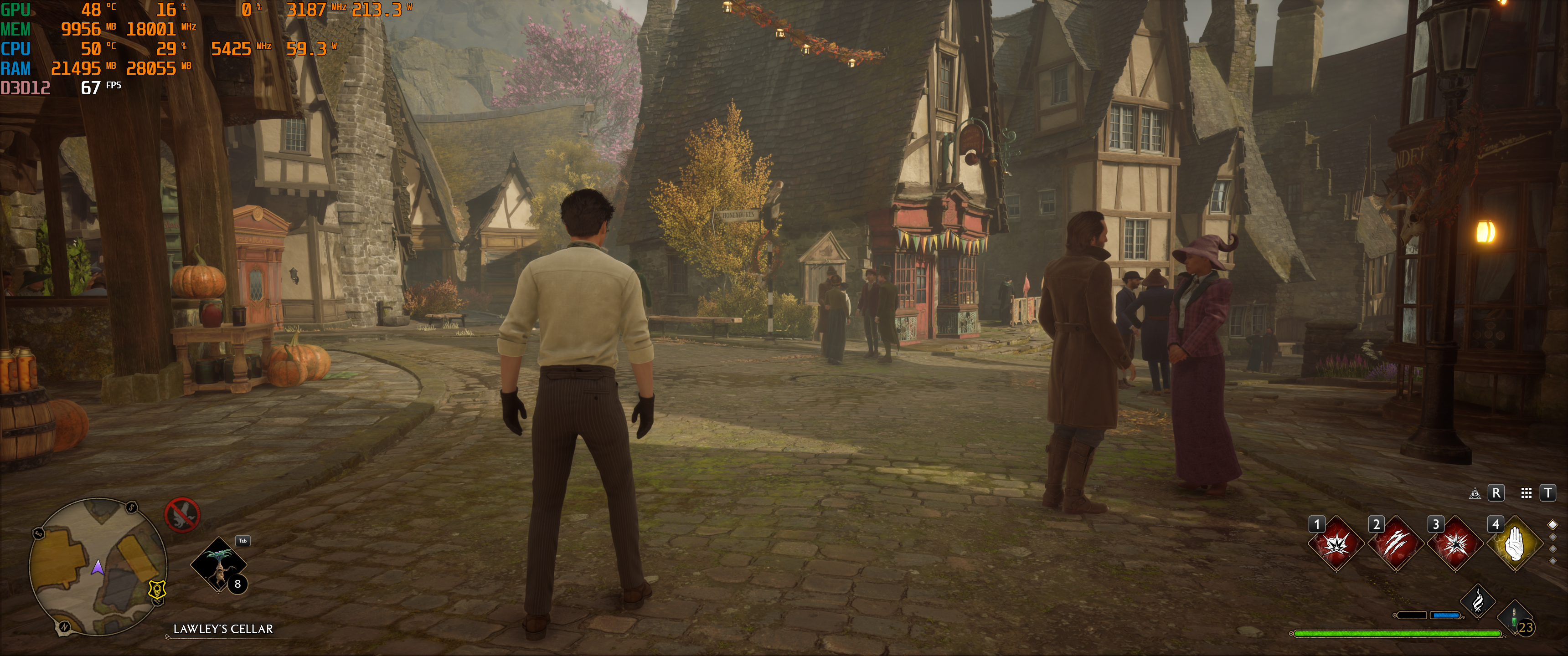Screen dimensions: 1568x656
Task: Click the Revelio eye-triangle icon
Action: pos(1475,493)
